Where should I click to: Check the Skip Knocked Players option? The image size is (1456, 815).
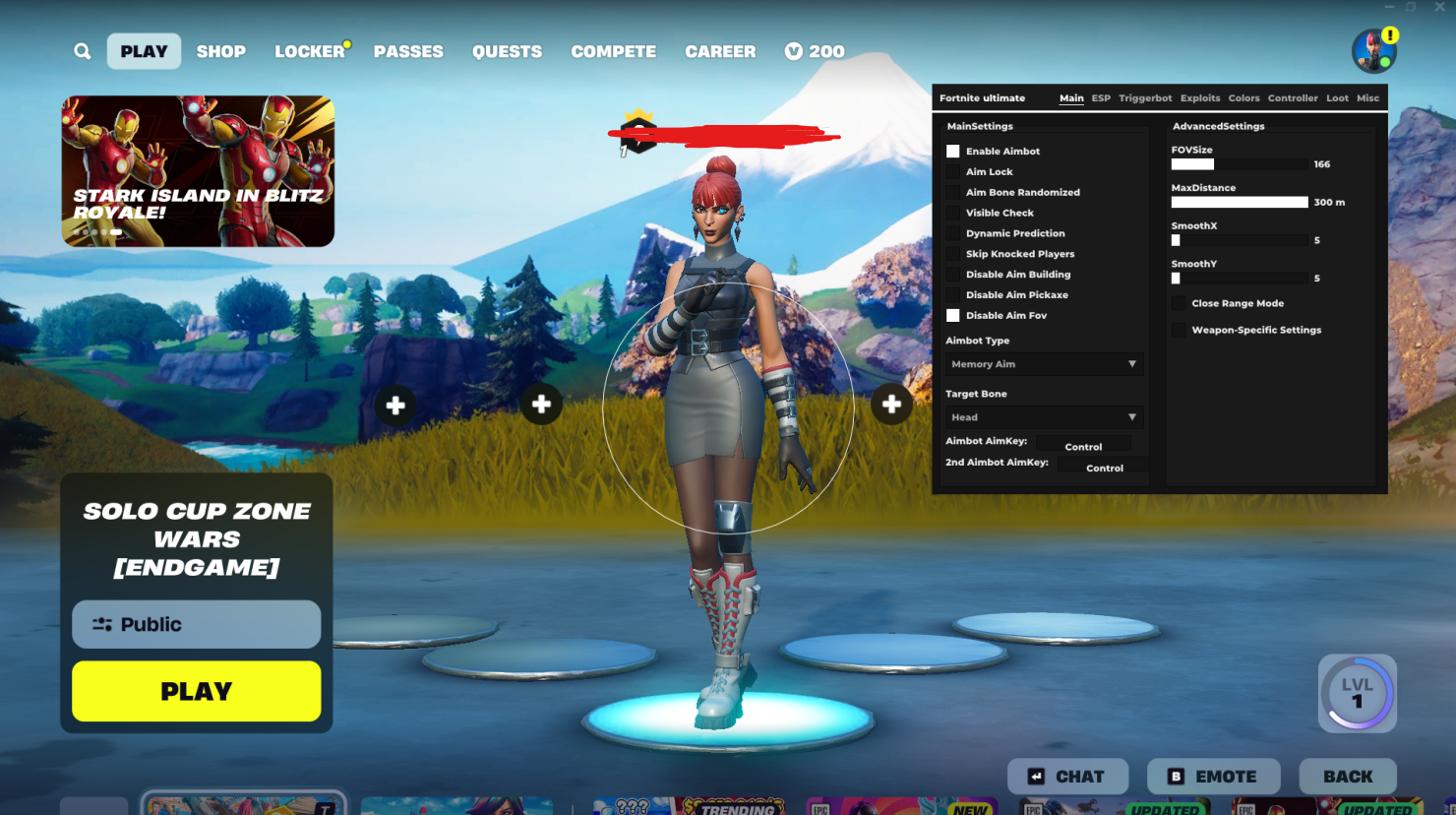[952, 253]
